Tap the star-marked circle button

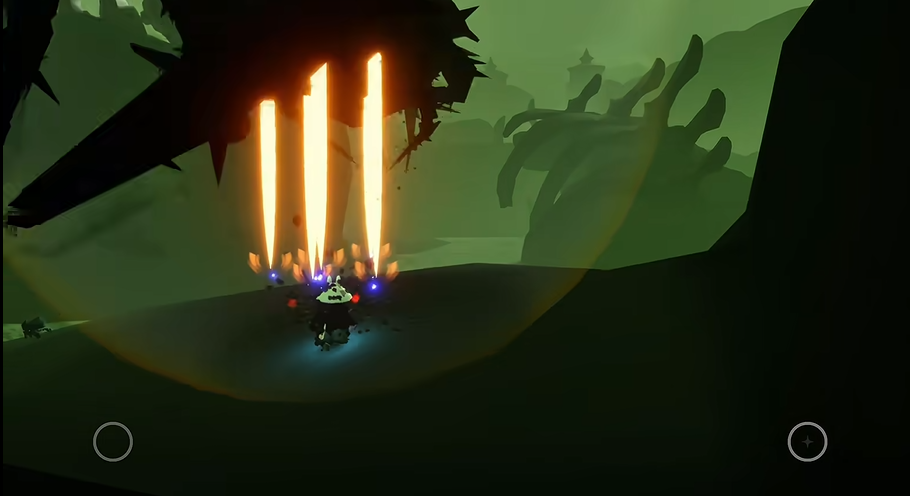coord(807,441)
